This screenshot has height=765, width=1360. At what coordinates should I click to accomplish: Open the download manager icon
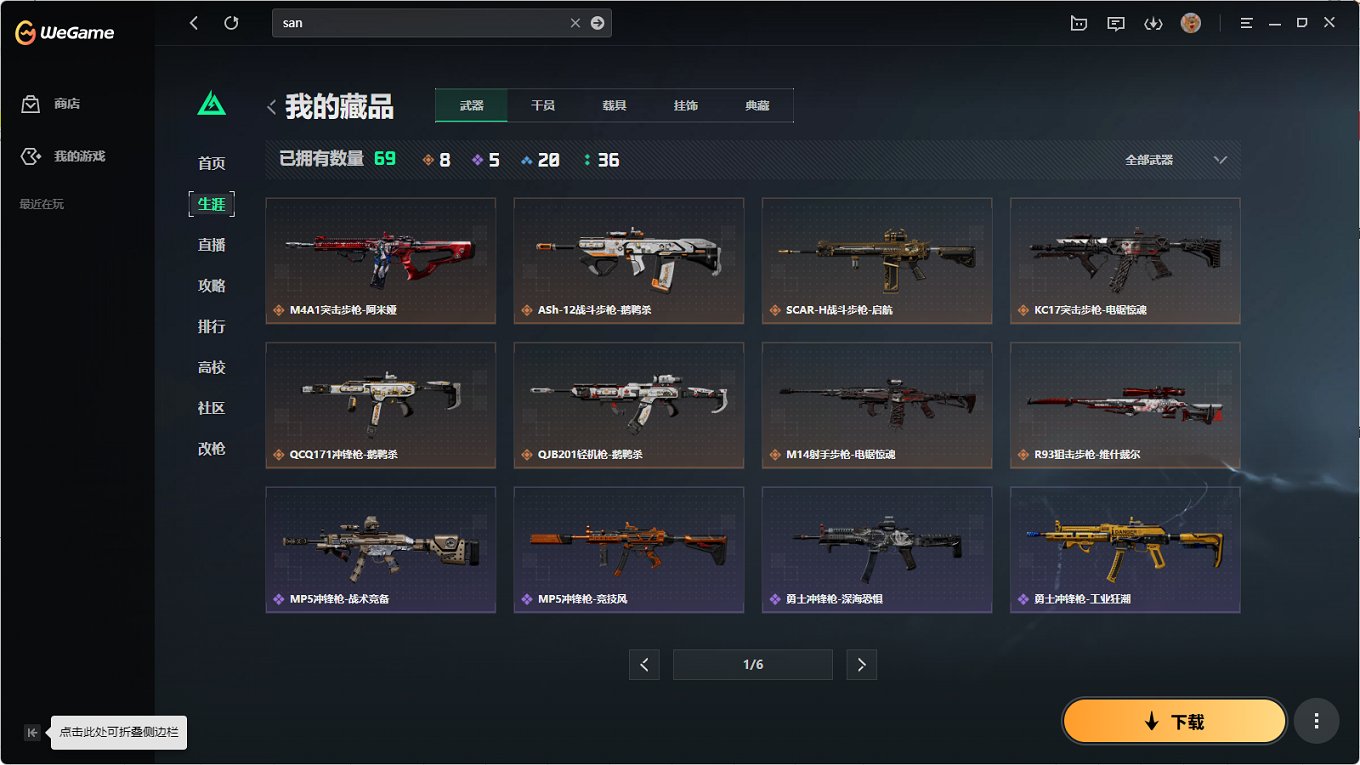pyautogui.click(x=1153, y=22)
